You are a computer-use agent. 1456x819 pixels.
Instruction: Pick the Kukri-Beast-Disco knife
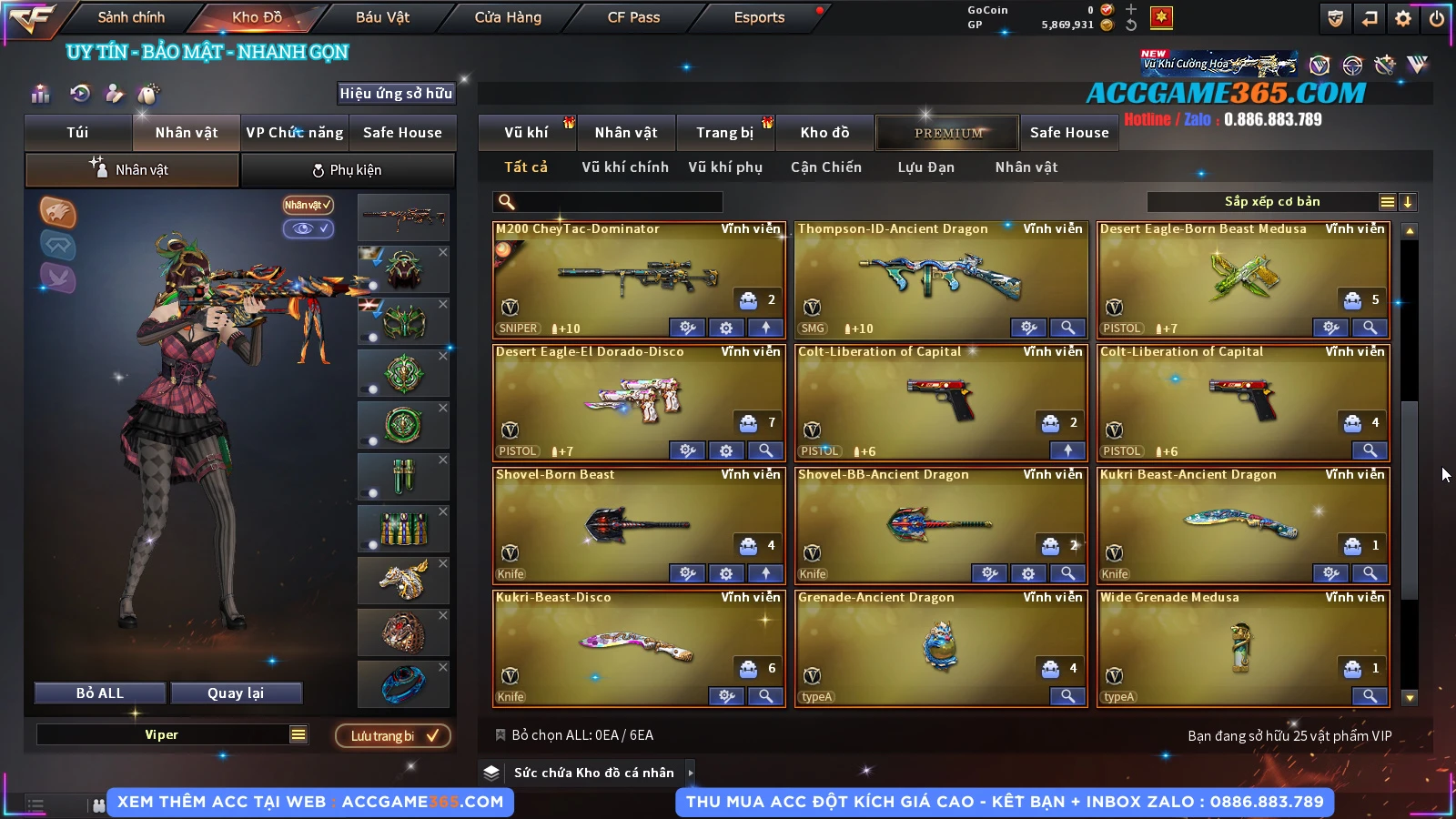[639, 647]
